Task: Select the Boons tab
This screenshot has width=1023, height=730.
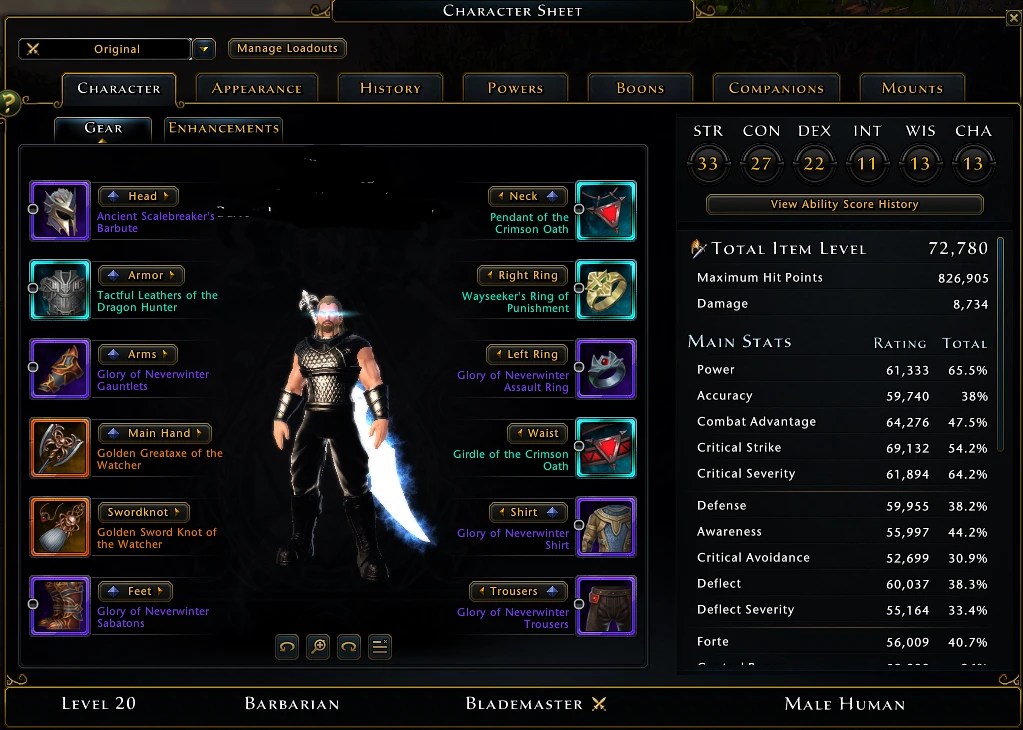Action: click(x=640, y=88)
